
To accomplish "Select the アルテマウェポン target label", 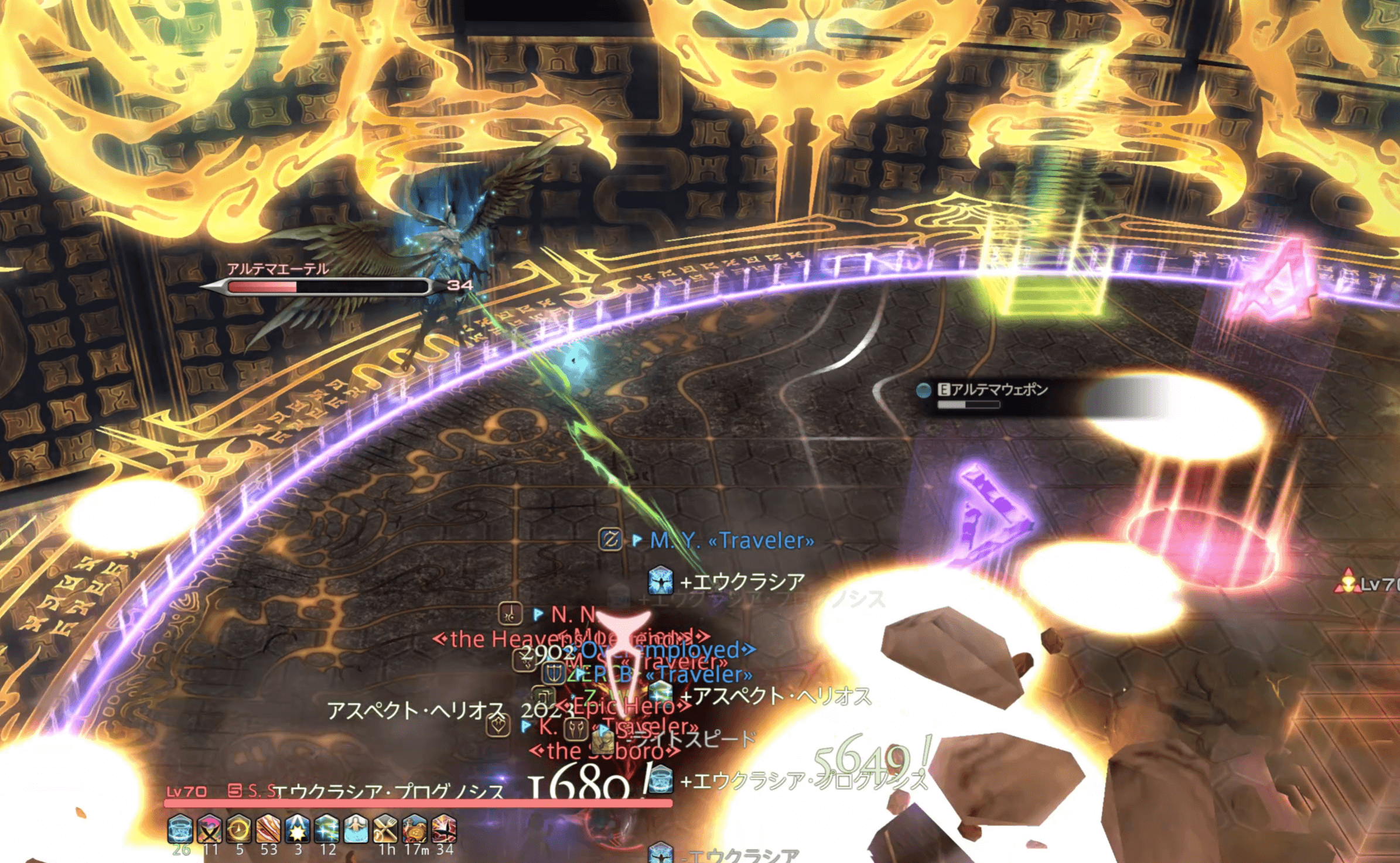I will pyautogui.click(x=999, y=389).
